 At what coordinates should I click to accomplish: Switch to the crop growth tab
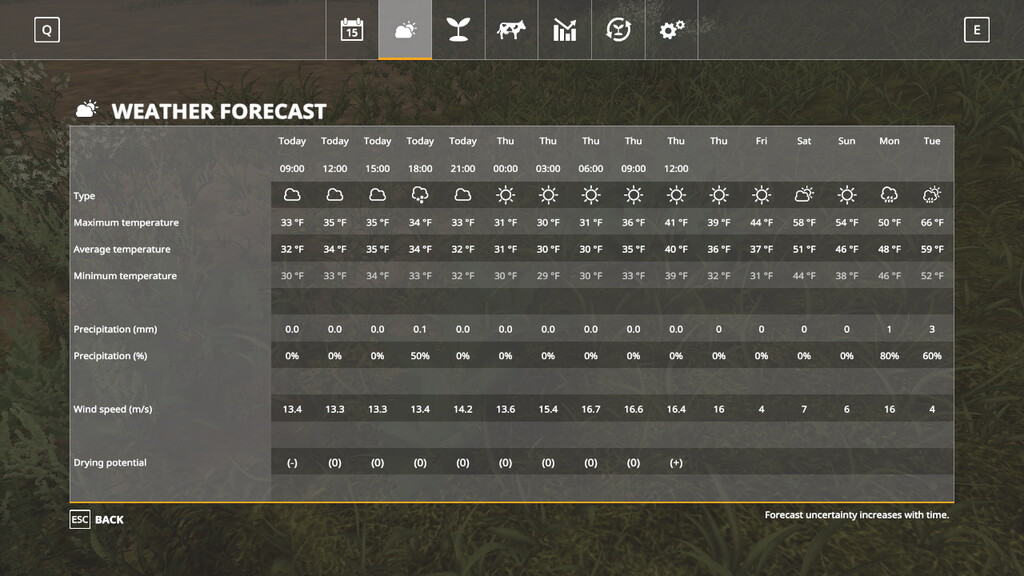tap(458, 30)
